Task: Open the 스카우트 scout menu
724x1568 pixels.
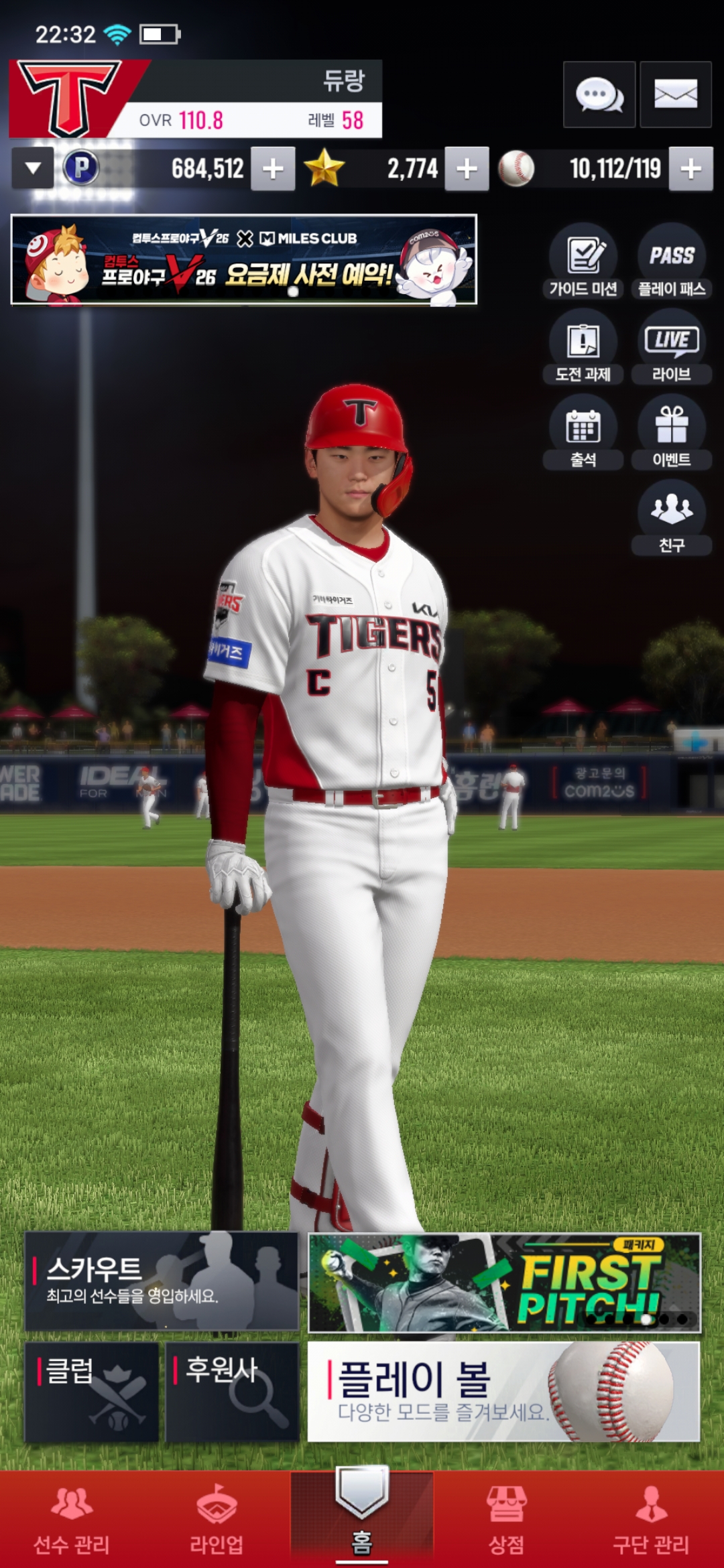Action: pos(162,1281)
